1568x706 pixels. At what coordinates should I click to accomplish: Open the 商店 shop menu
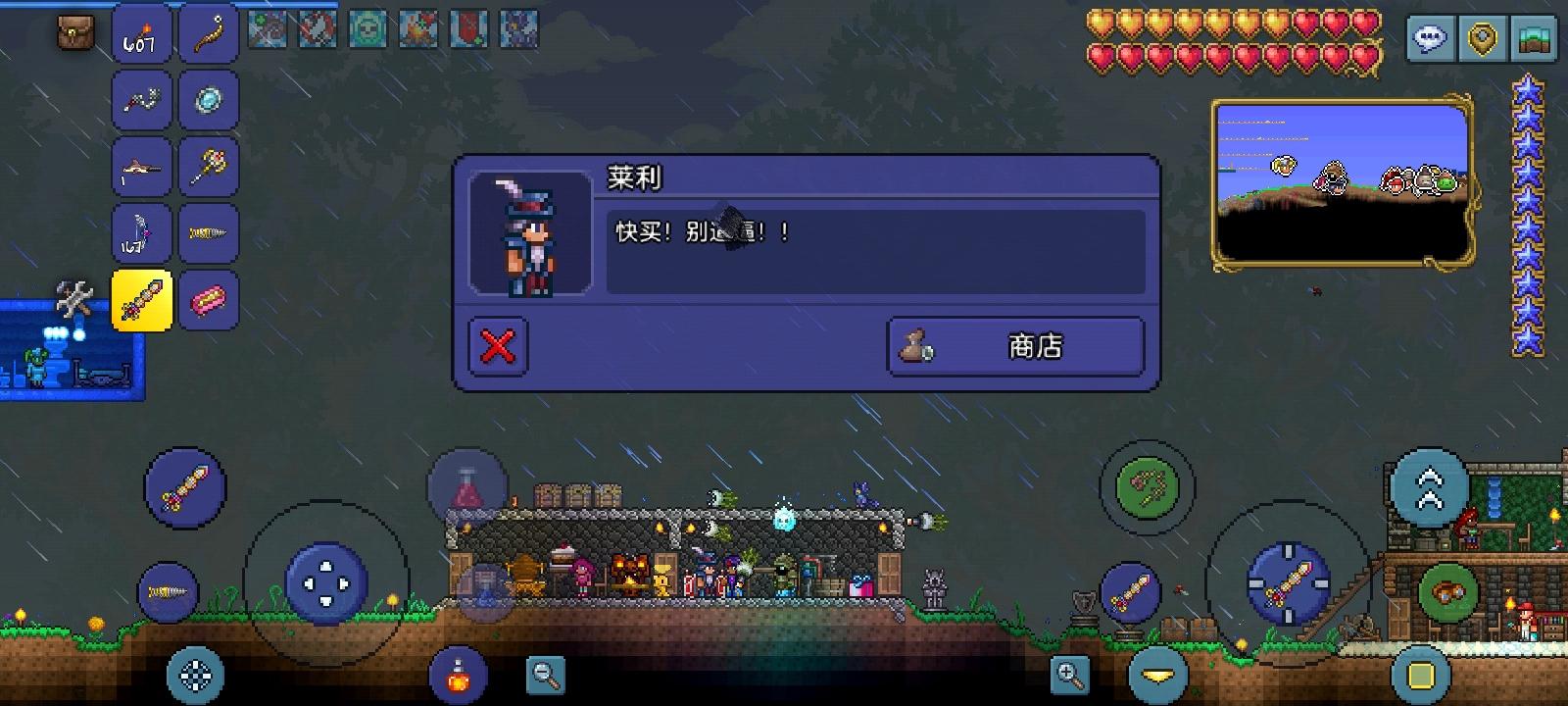click(1015, 345)
